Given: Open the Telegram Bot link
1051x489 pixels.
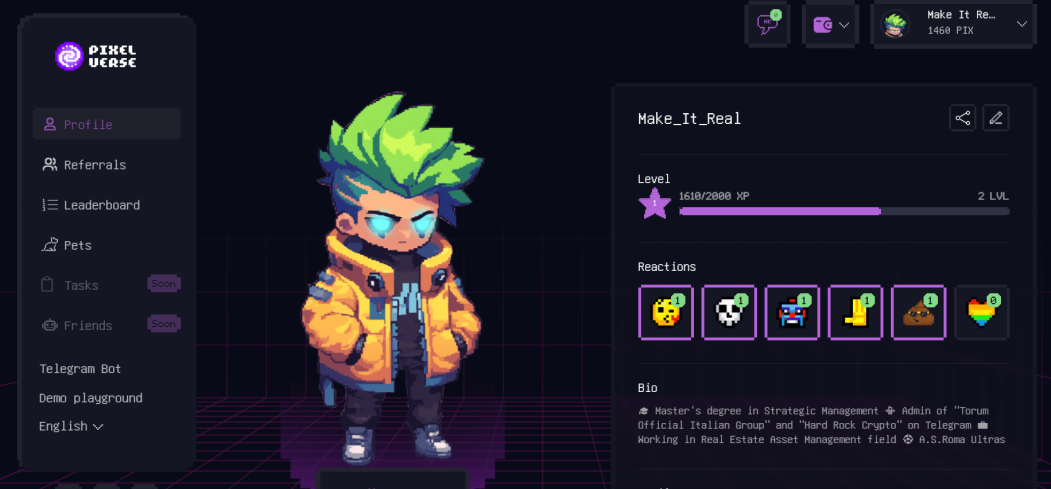Looking at the screenshot, I should point(80,369).
